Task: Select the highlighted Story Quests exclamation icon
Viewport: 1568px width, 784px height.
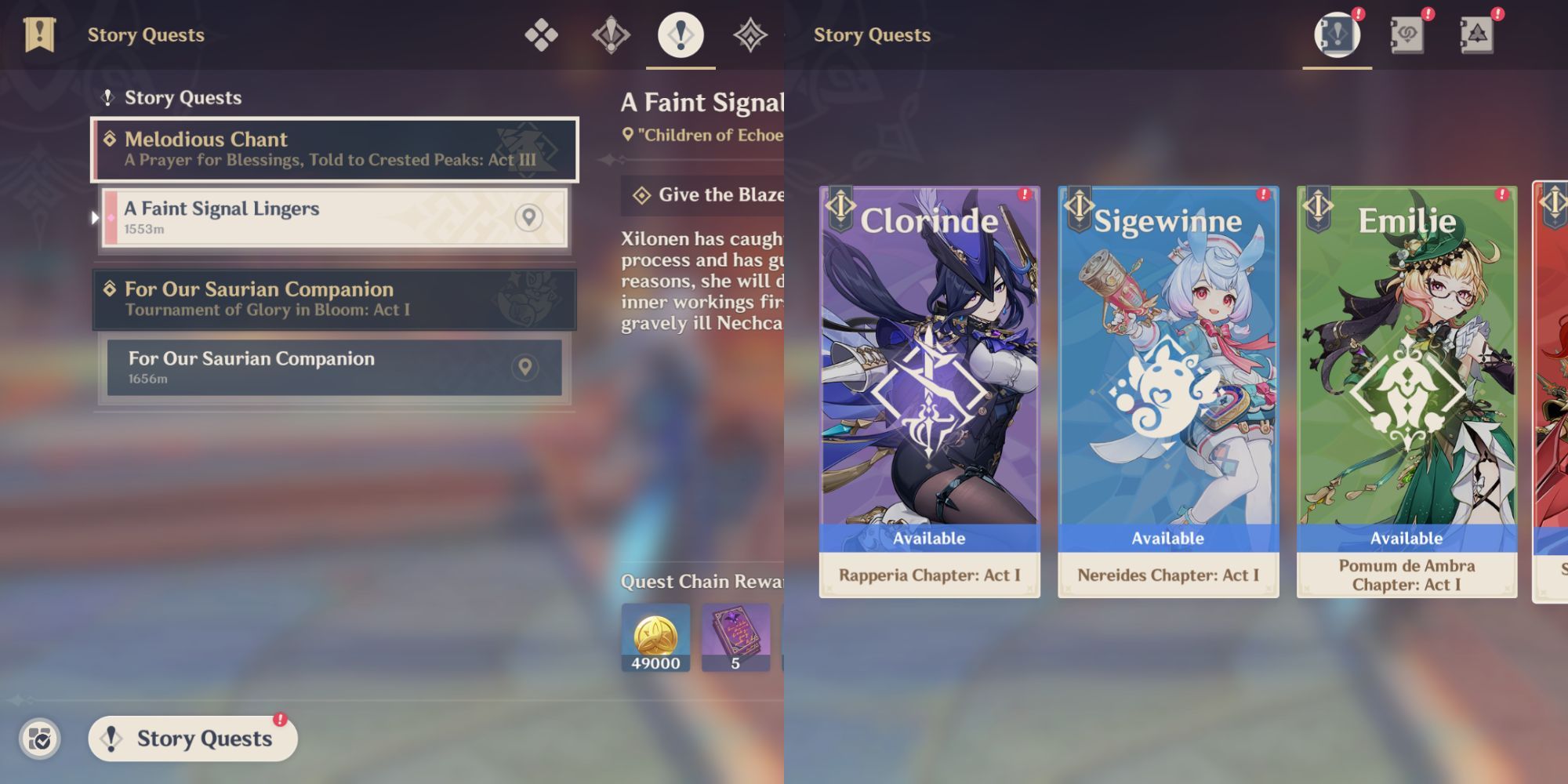Action: [680, 34]
